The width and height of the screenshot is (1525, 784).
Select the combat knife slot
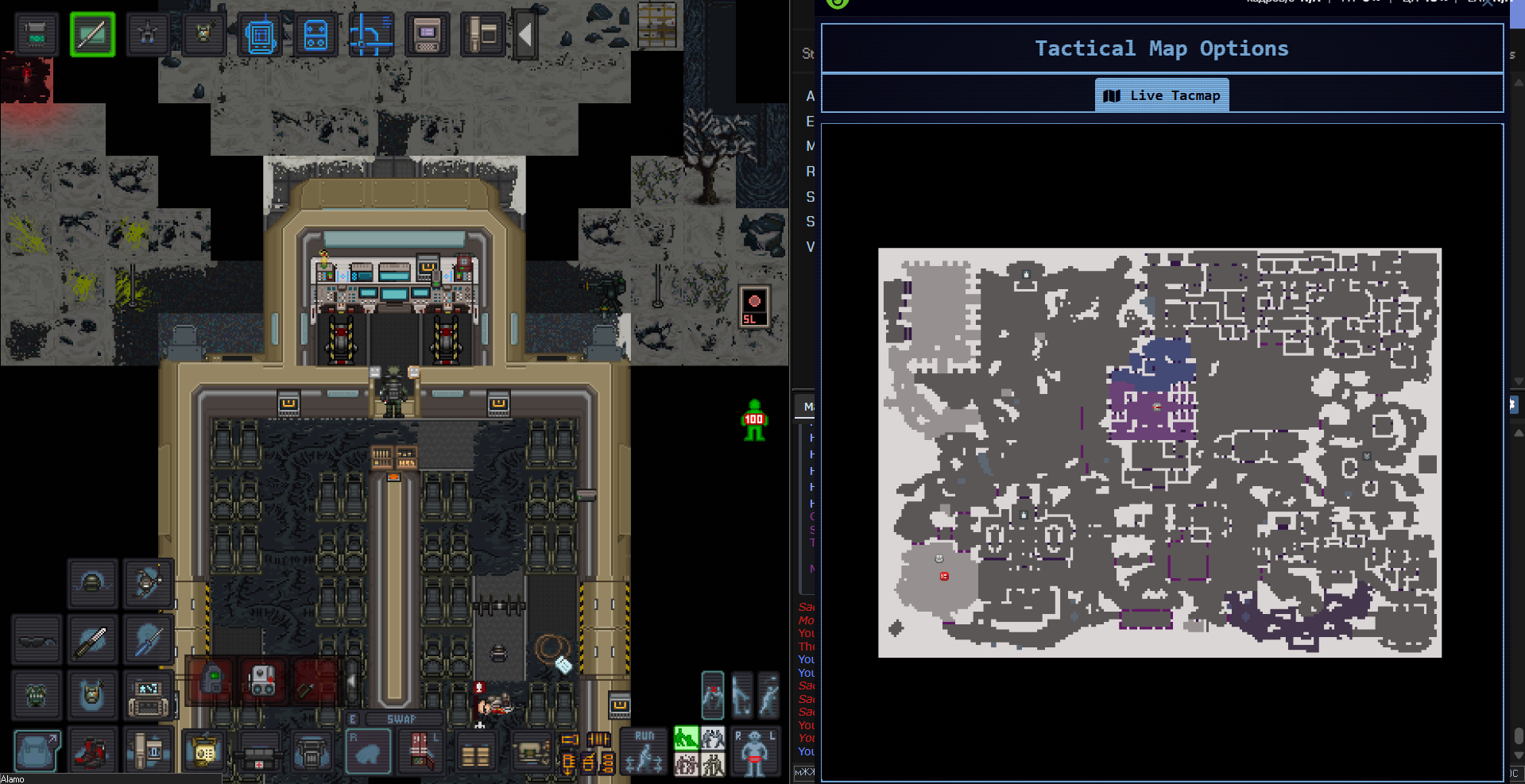click(92, 639)
